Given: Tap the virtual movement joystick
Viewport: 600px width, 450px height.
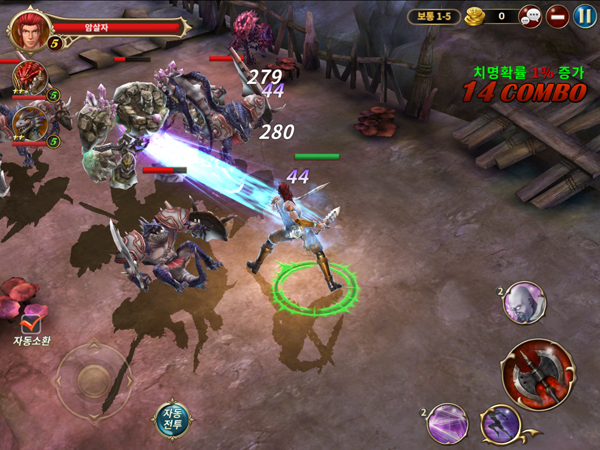Looking at the screenshot, I should pos(93,379).
